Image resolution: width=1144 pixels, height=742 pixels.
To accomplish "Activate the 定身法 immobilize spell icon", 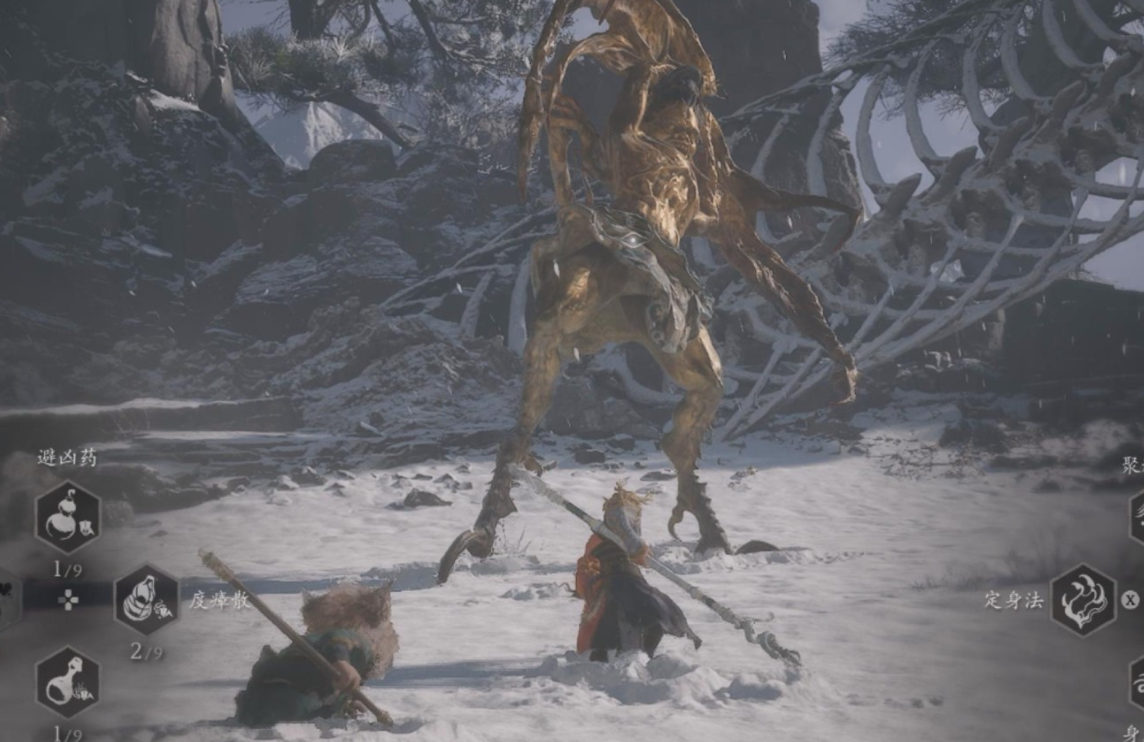I will [1083, 600].
